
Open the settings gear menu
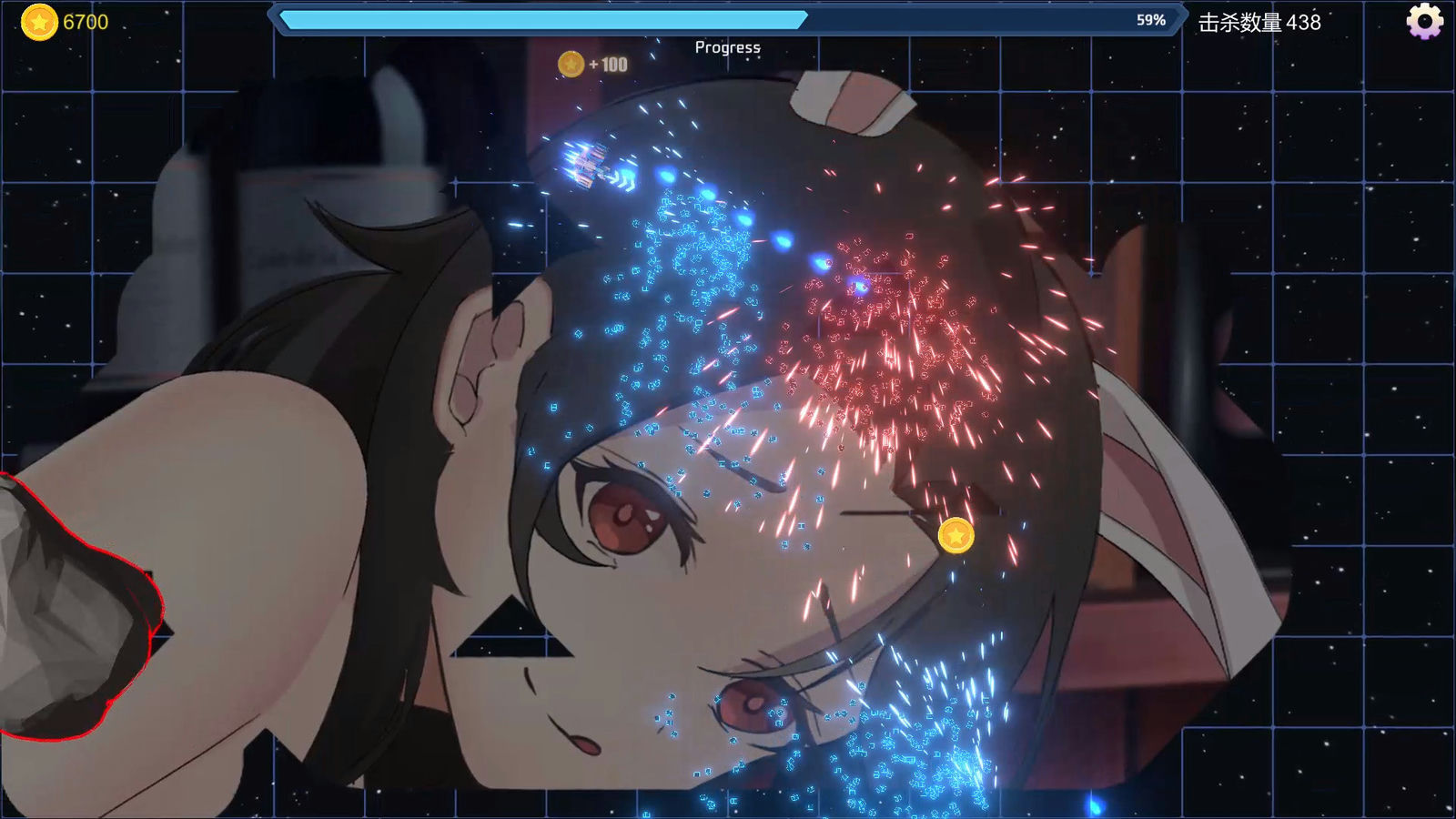[x=1425, y=20]
